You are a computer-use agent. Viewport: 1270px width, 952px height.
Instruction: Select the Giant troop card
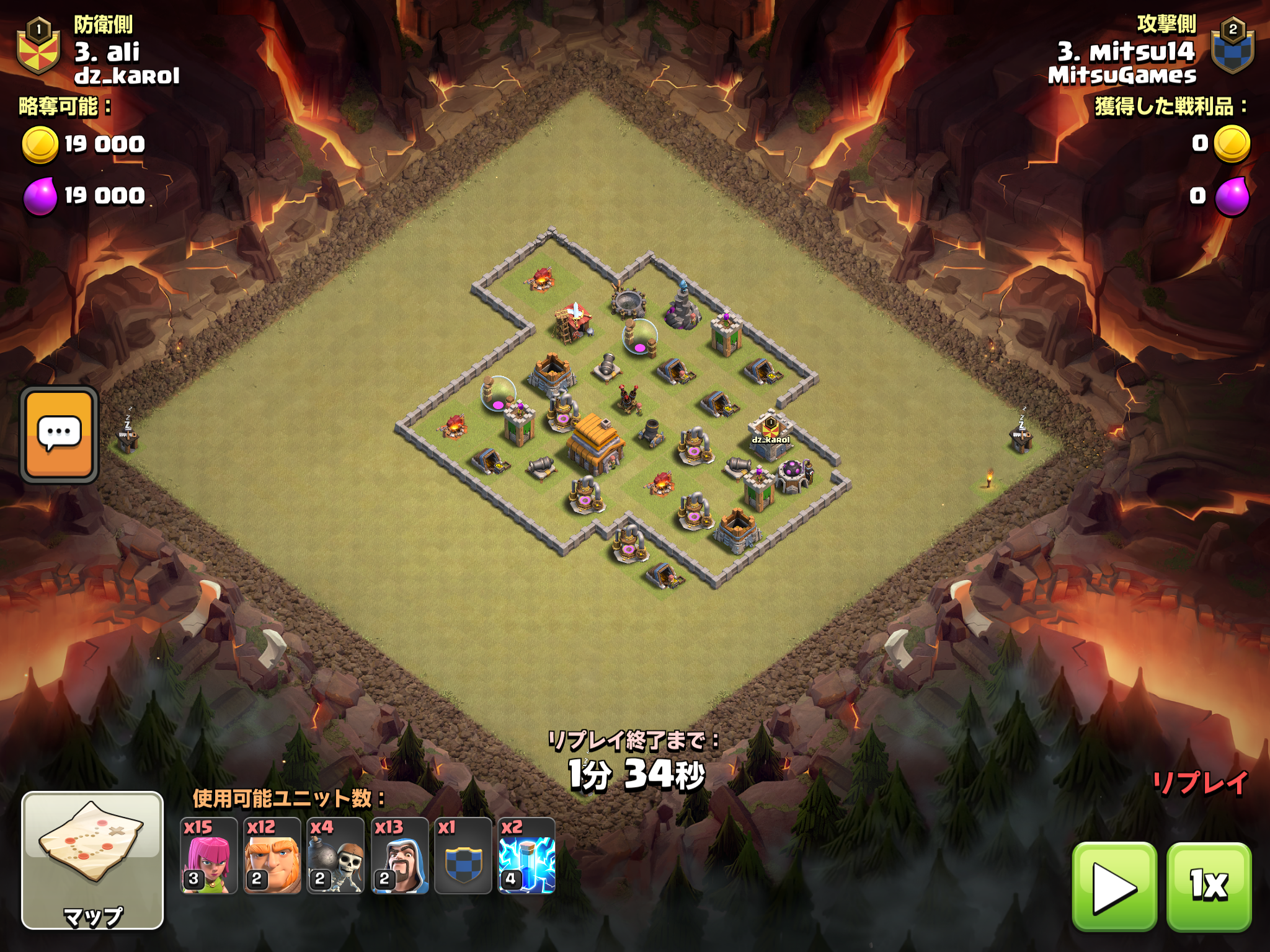pyautogui.click(x=272, y=856)
